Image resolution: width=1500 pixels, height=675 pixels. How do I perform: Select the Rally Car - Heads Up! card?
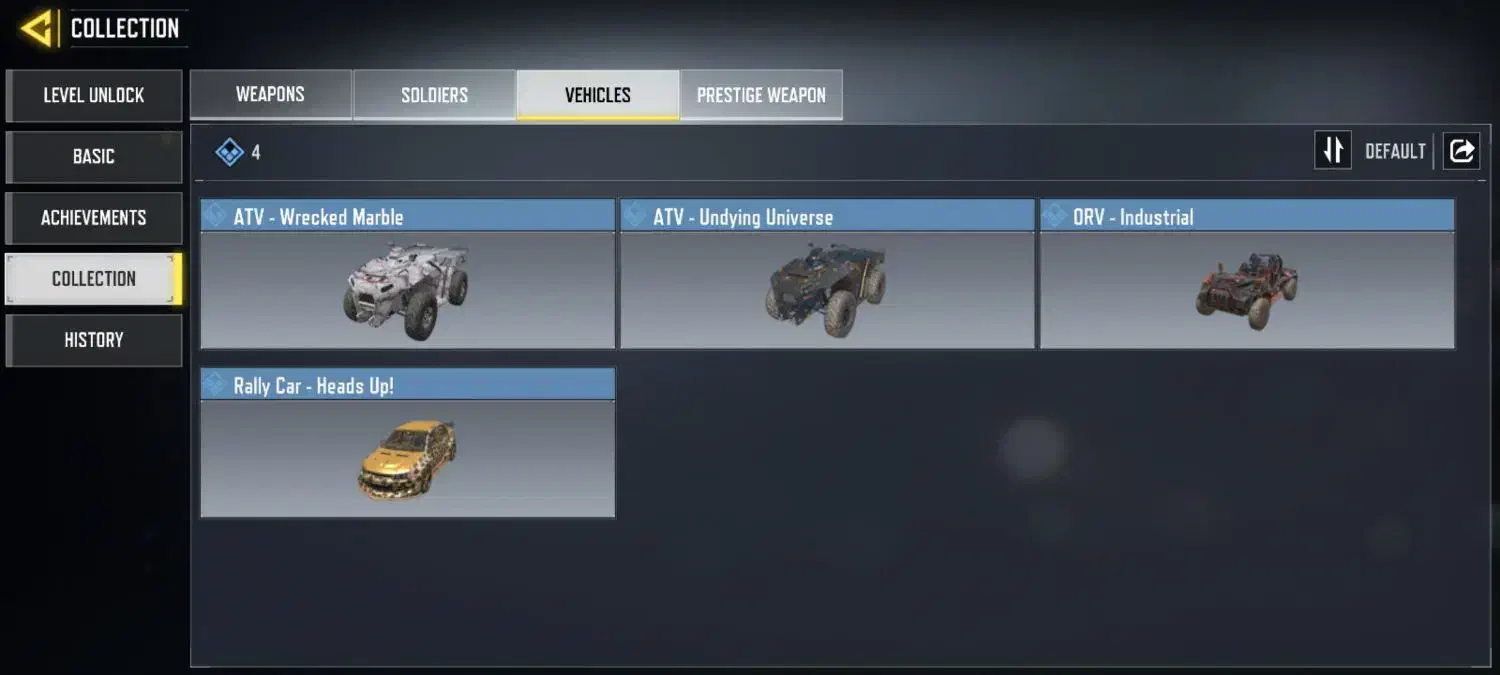(x=407, y=444)
